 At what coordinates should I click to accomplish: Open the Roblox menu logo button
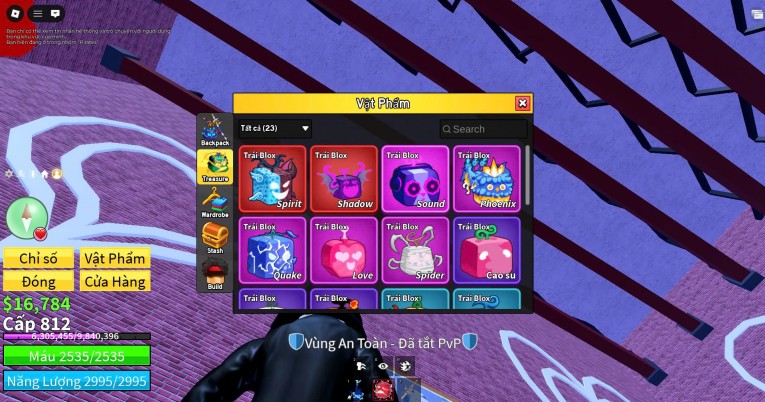(x=15, y=14)
